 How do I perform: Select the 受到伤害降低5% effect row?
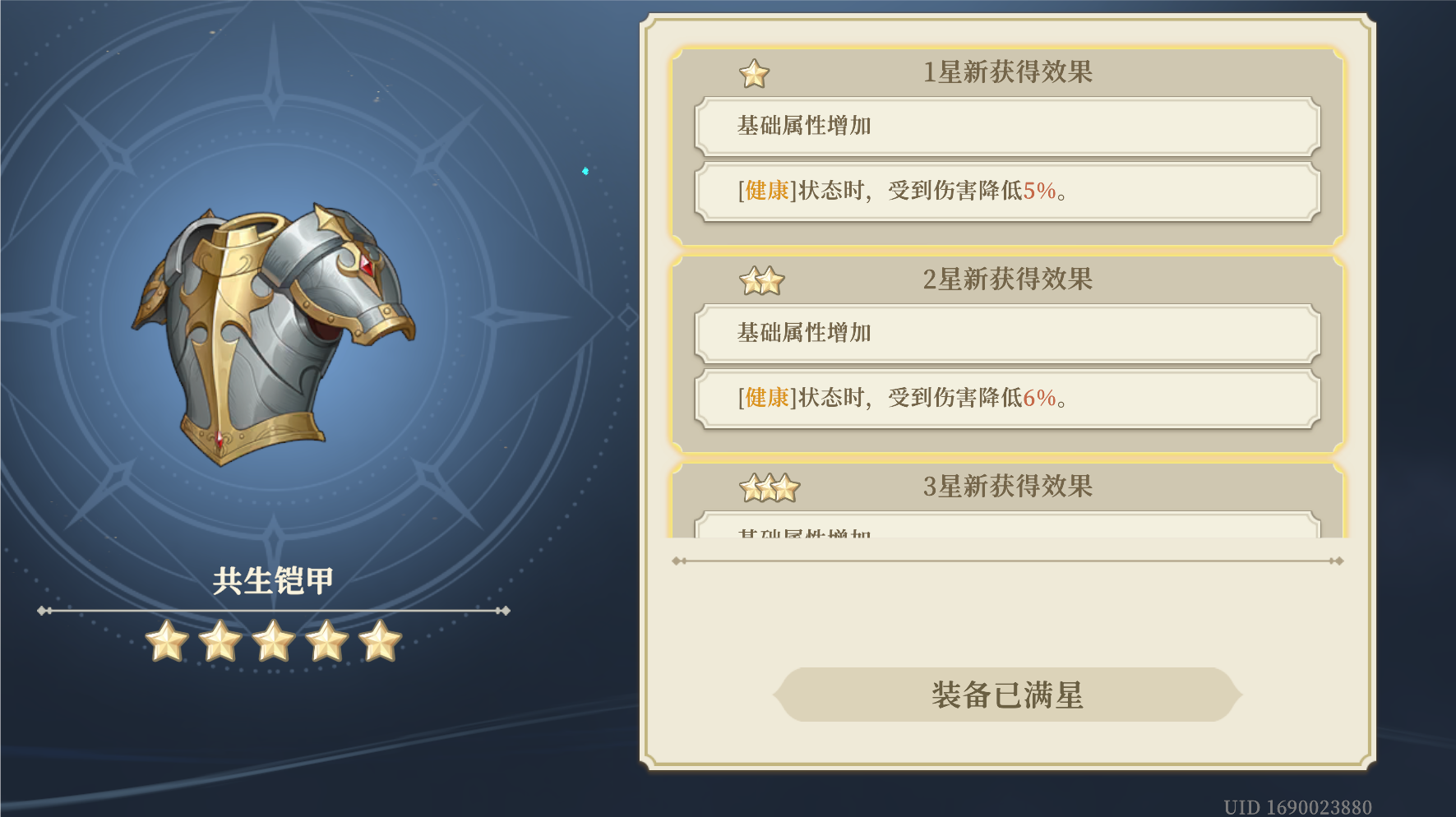pos(1007,192)
